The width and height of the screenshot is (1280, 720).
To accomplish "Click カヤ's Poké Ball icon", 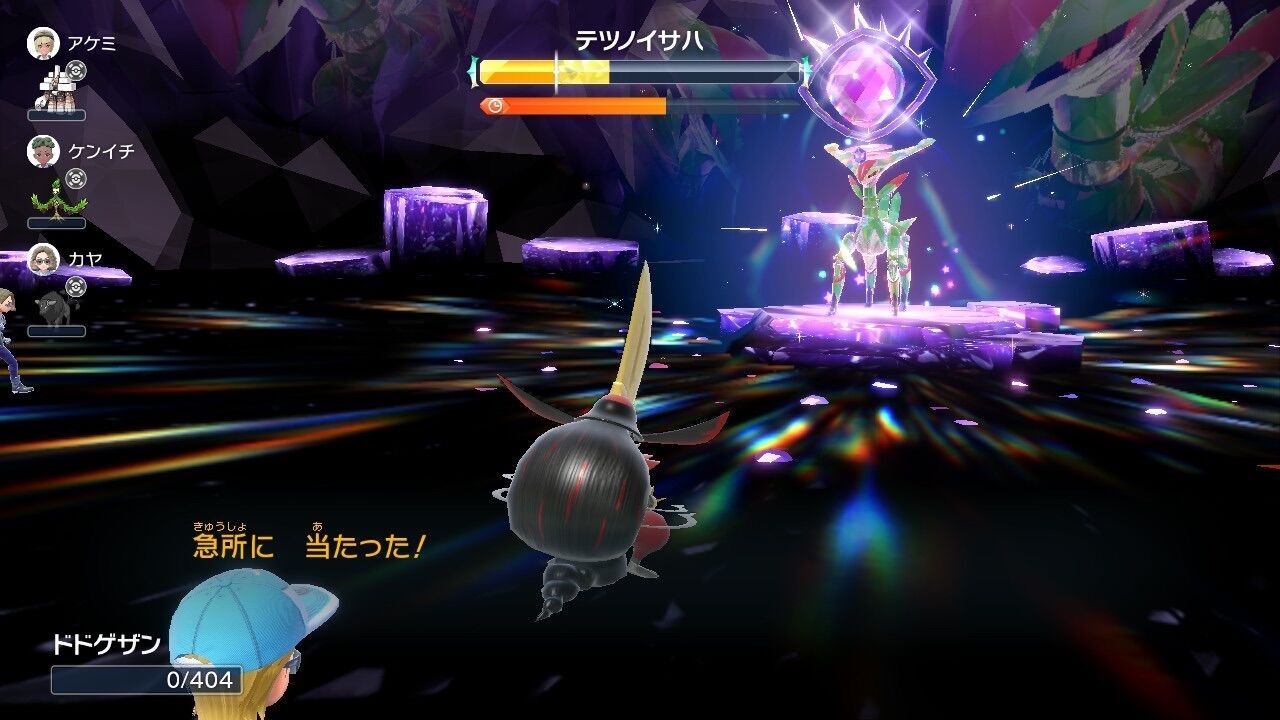I will (74, 289).
